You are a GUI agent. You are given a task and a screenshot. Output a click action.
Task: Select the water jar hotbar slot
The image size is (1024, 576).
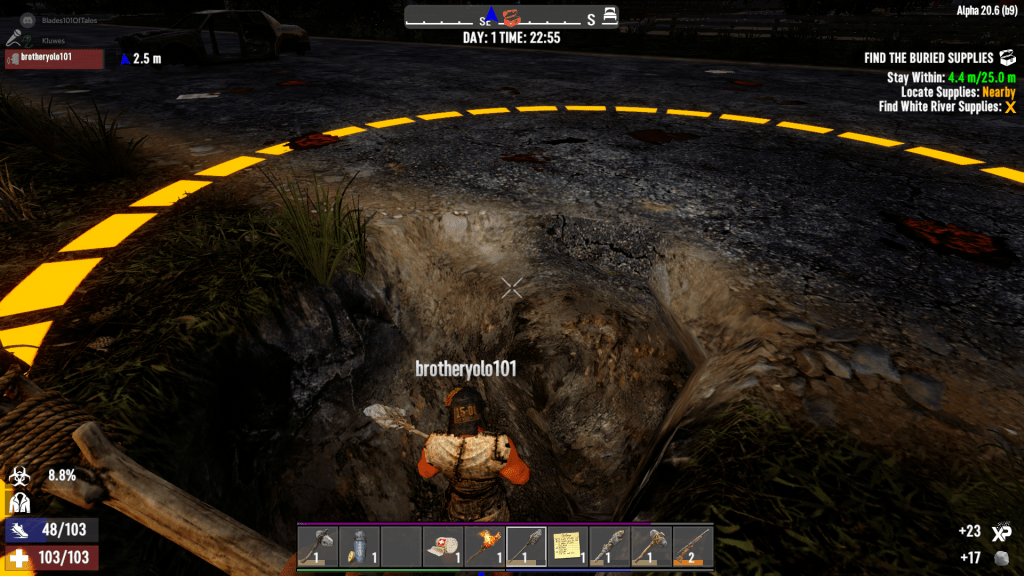pyautogui.click(x=359, y=547)
